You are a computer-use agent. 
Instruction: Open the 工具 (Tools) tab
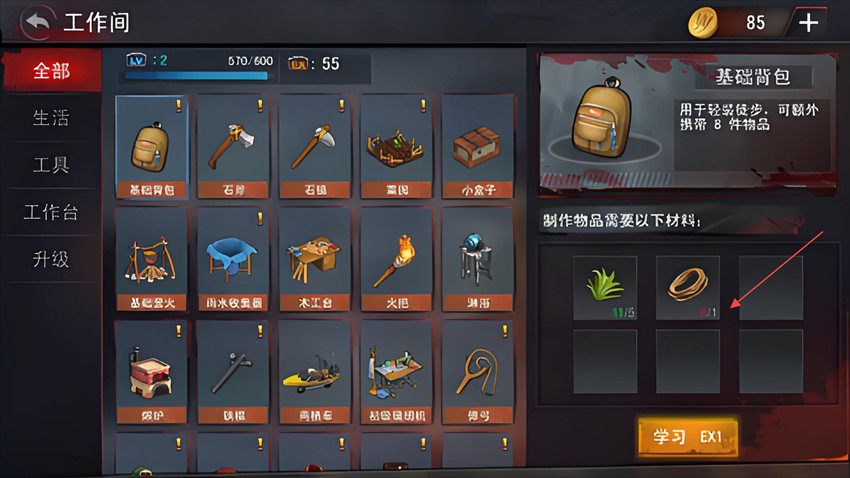[51, 165]
